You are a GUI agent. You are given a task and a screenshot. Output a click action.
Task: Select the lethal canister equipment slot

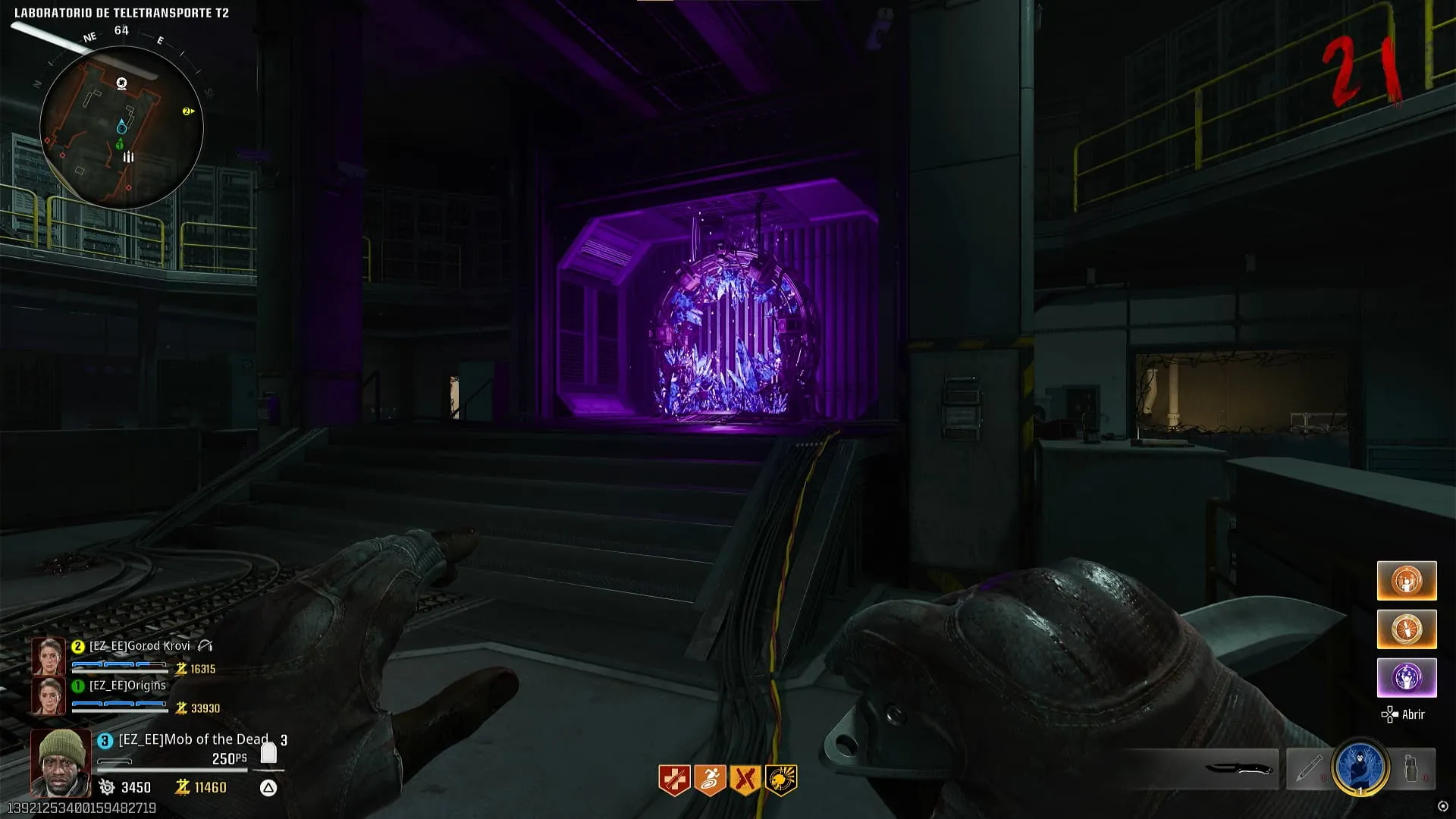tap(1410, 769)
